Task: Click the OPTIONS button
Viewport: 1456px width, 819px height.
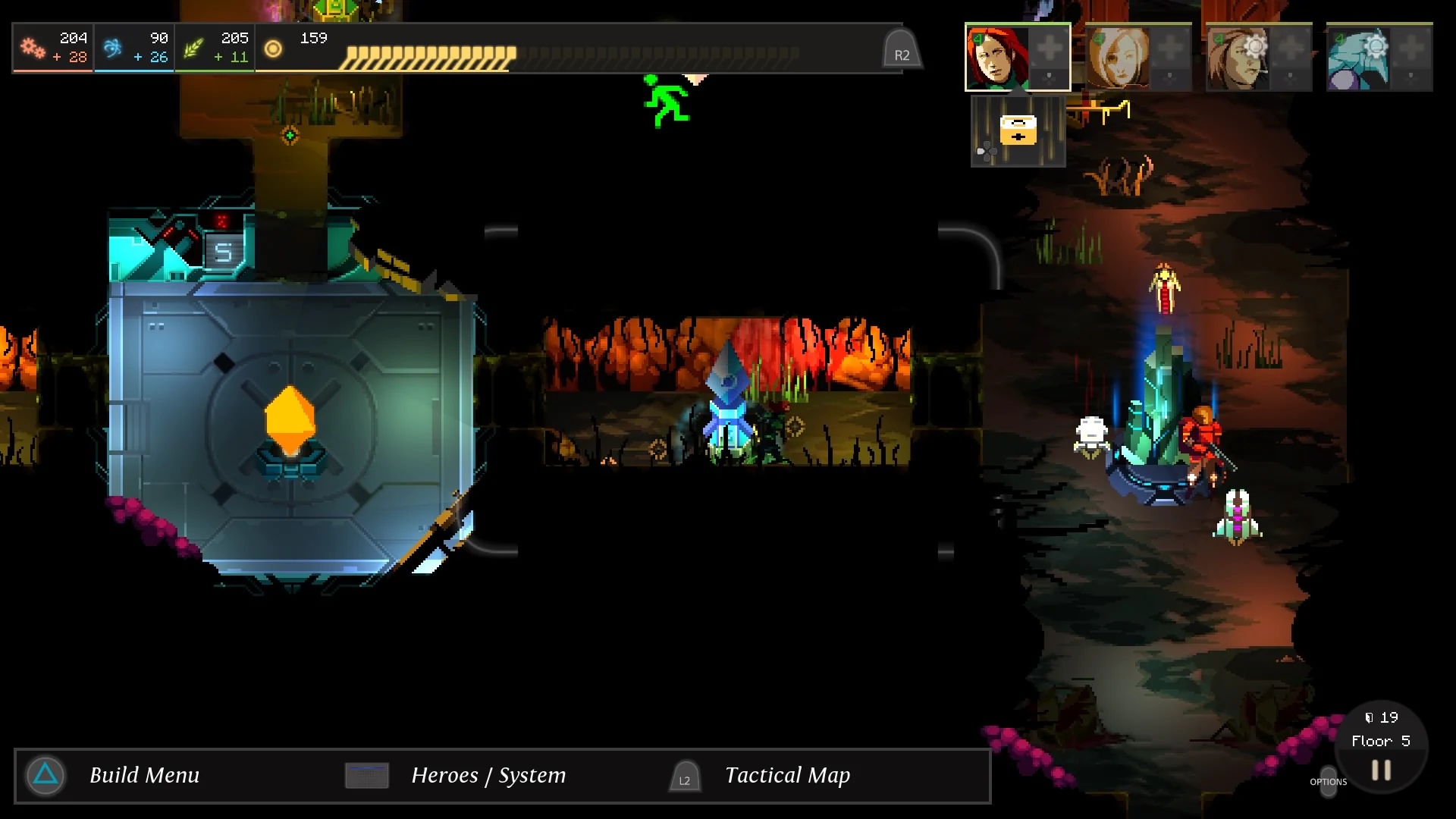Action: coord(1329,783)
